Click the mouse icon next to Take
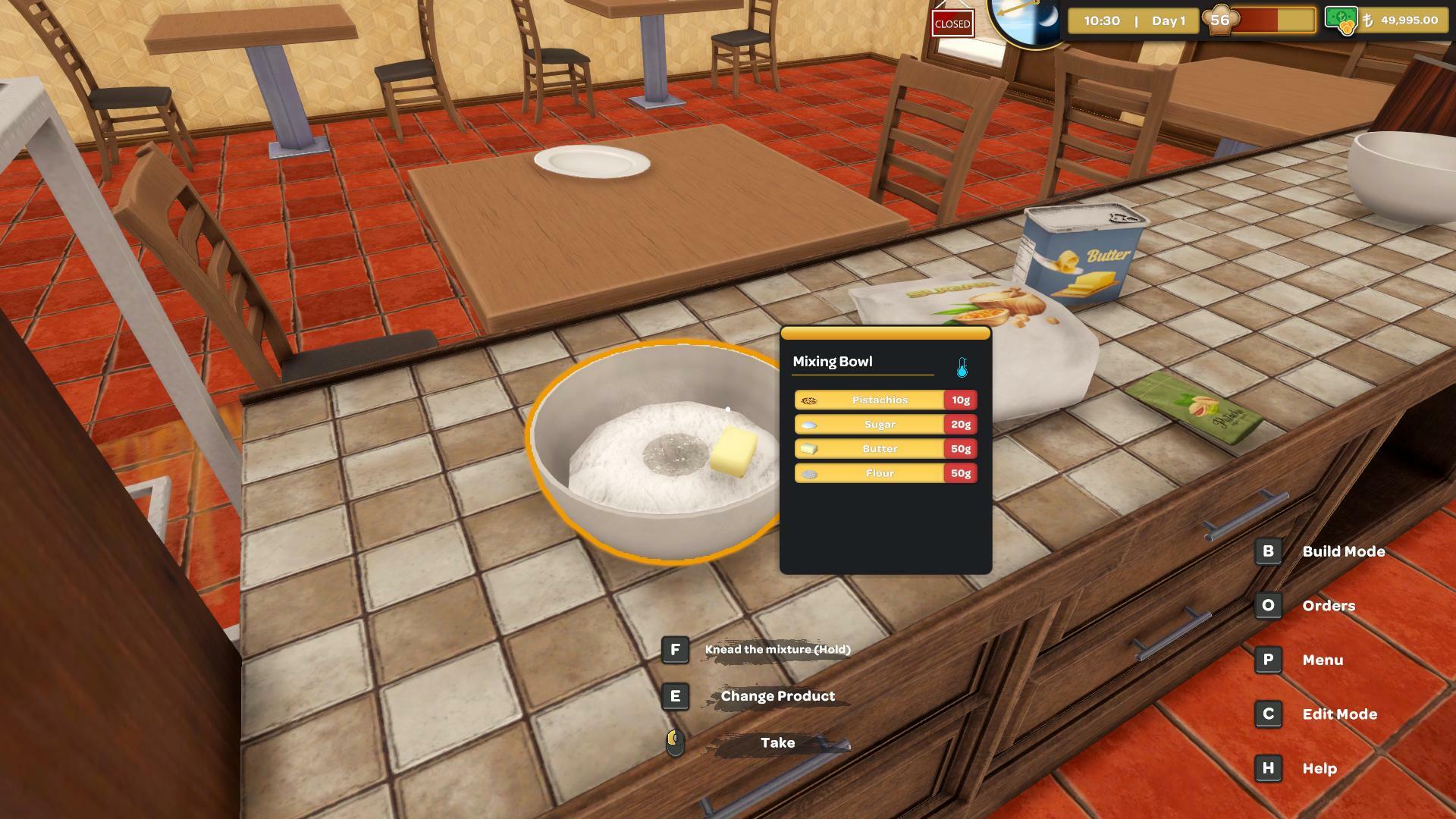 coord(673,743)
